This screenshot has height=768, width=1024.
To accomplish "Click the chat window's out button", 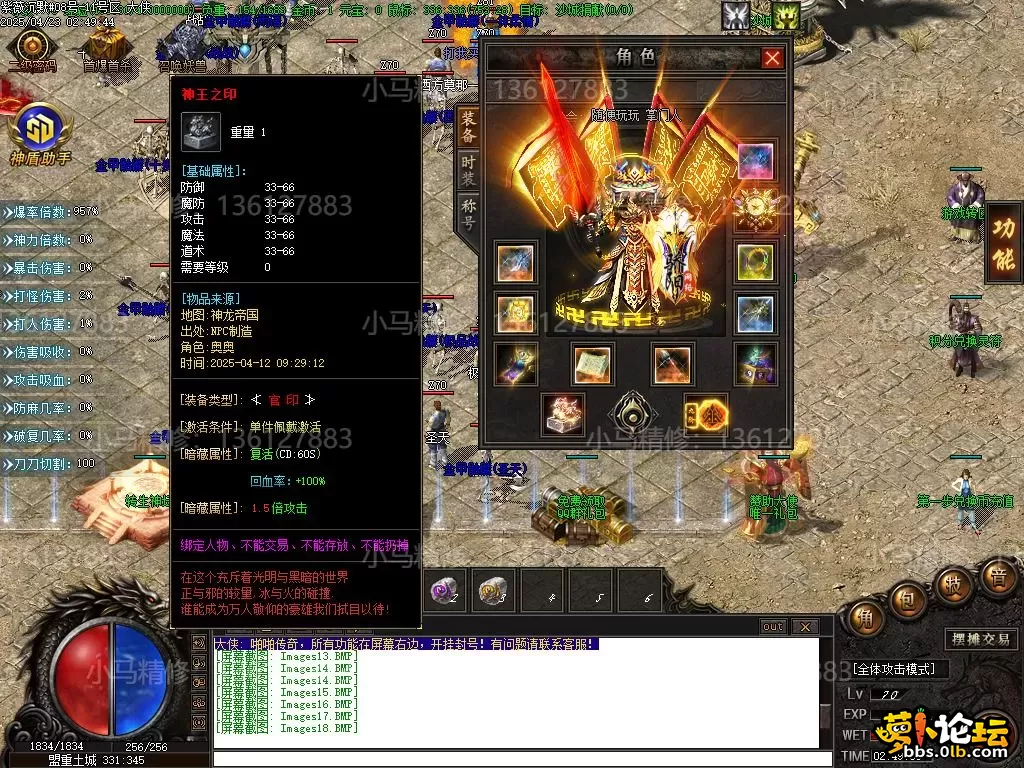I will click(772, 627).
